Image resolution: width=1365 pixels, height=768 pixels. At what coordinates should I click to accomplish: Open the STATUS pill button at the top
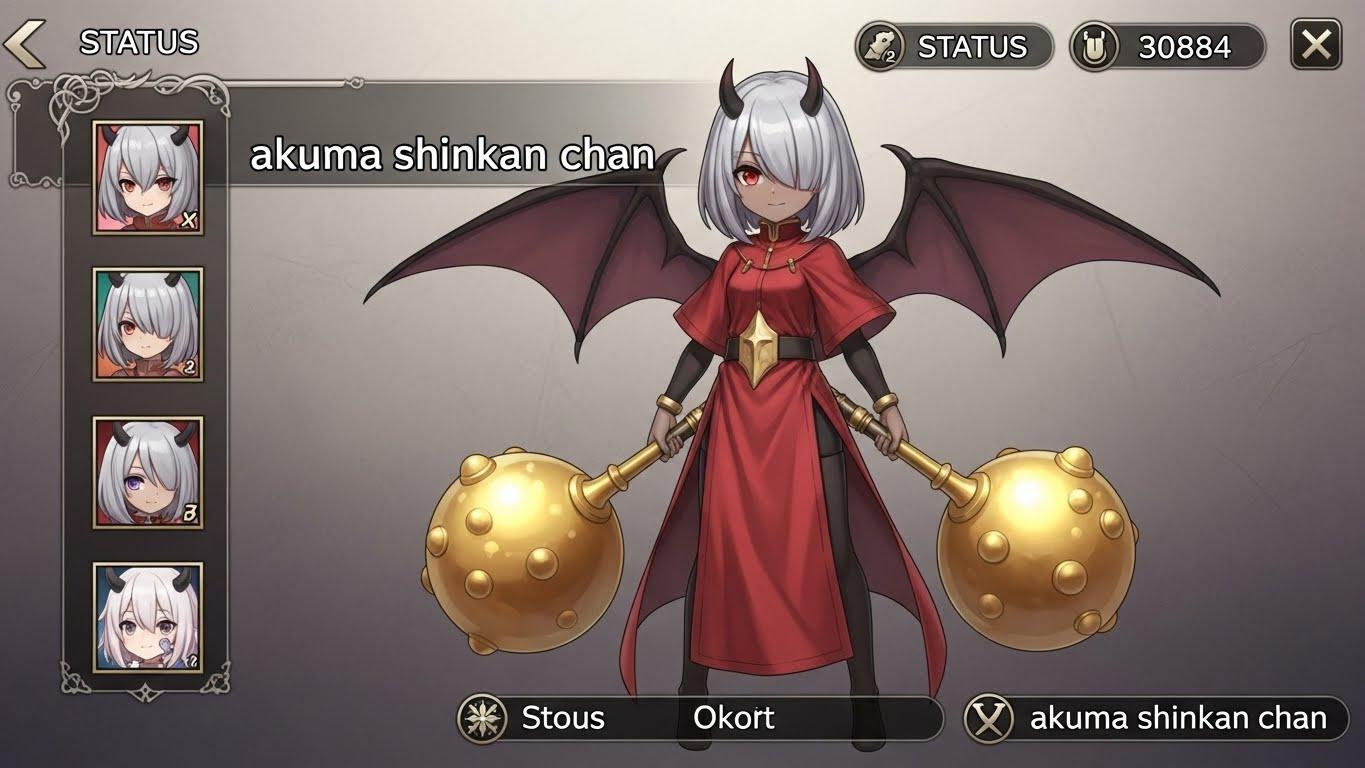(x=953, y=47)
